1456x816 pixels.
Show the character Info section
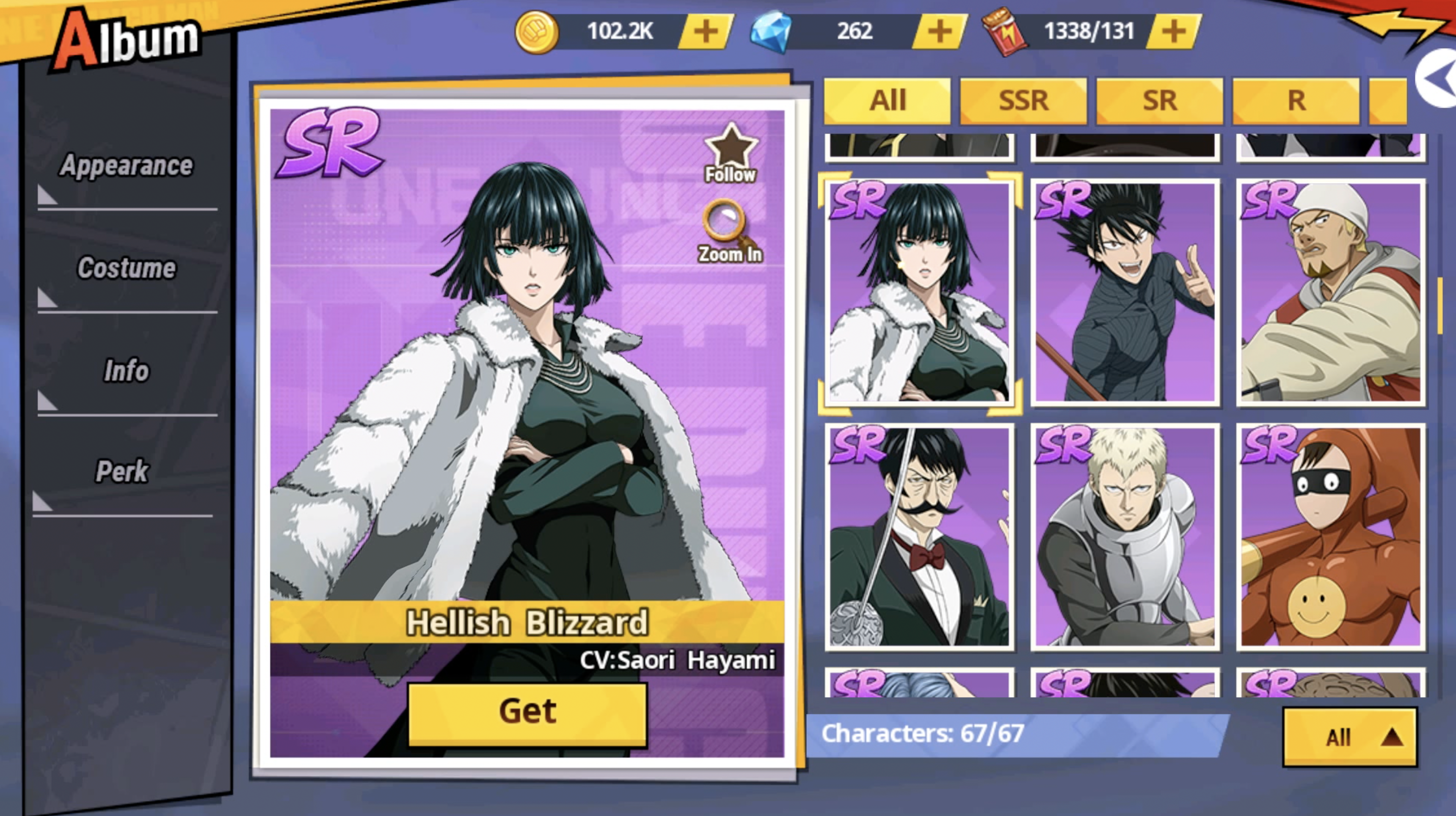point(127,371)
